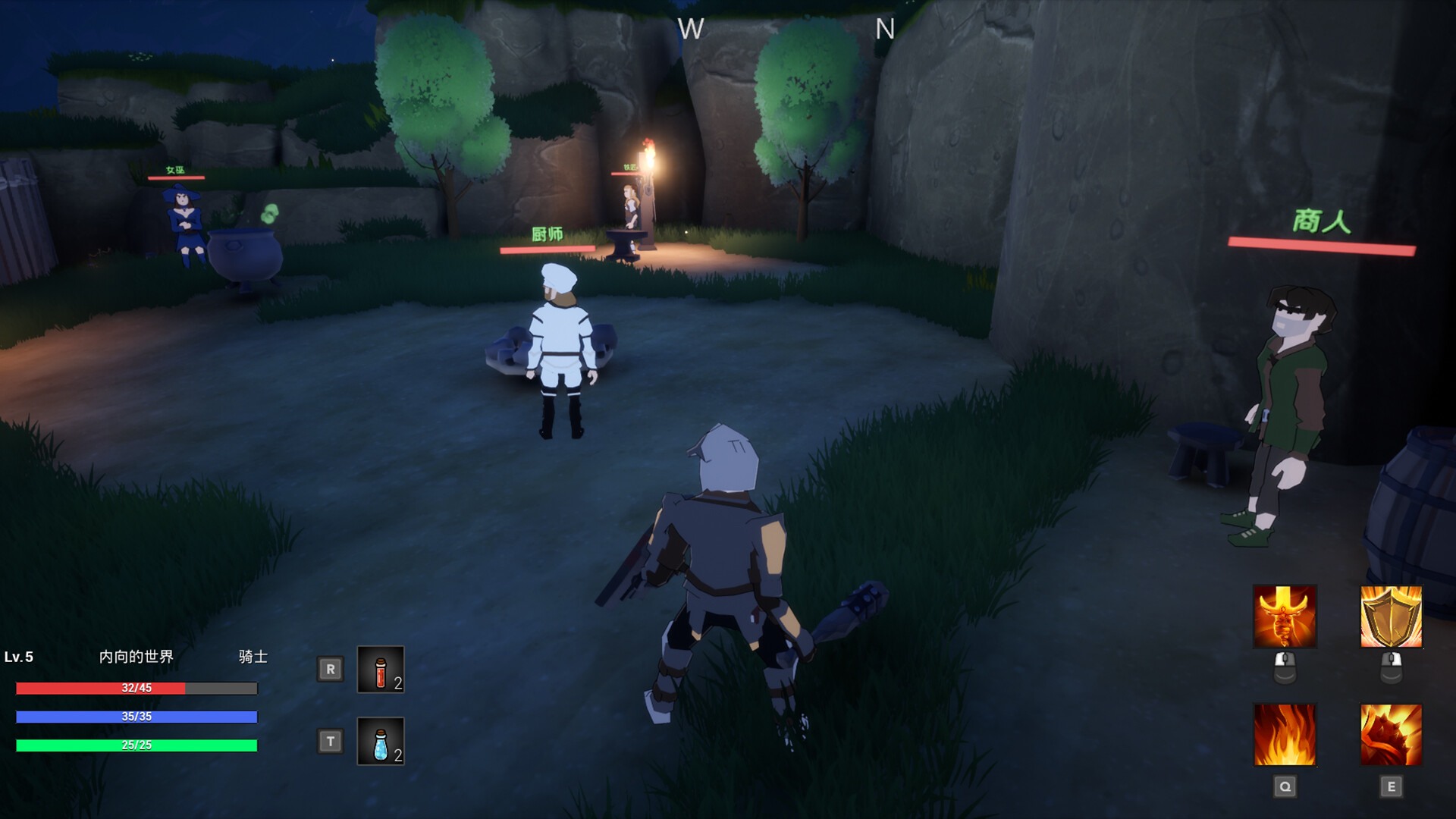This screenshot has width=1456, height=819.
Task: Click the blue 35/35 mana bar
Action: pos(136,716)
